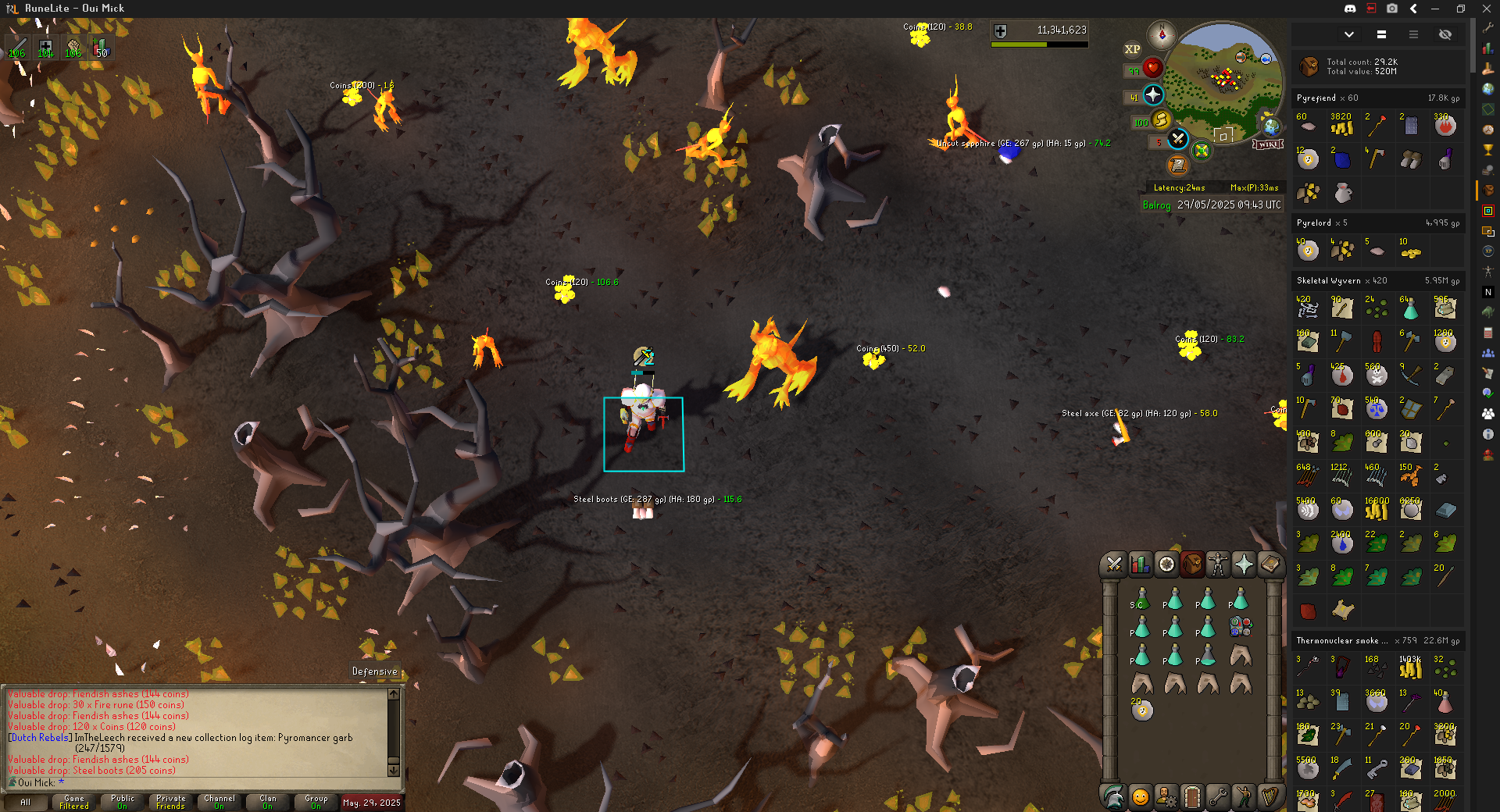1500x812 pixels.
Task: Toggle run energy orb
Action: tap(1161, 119)
